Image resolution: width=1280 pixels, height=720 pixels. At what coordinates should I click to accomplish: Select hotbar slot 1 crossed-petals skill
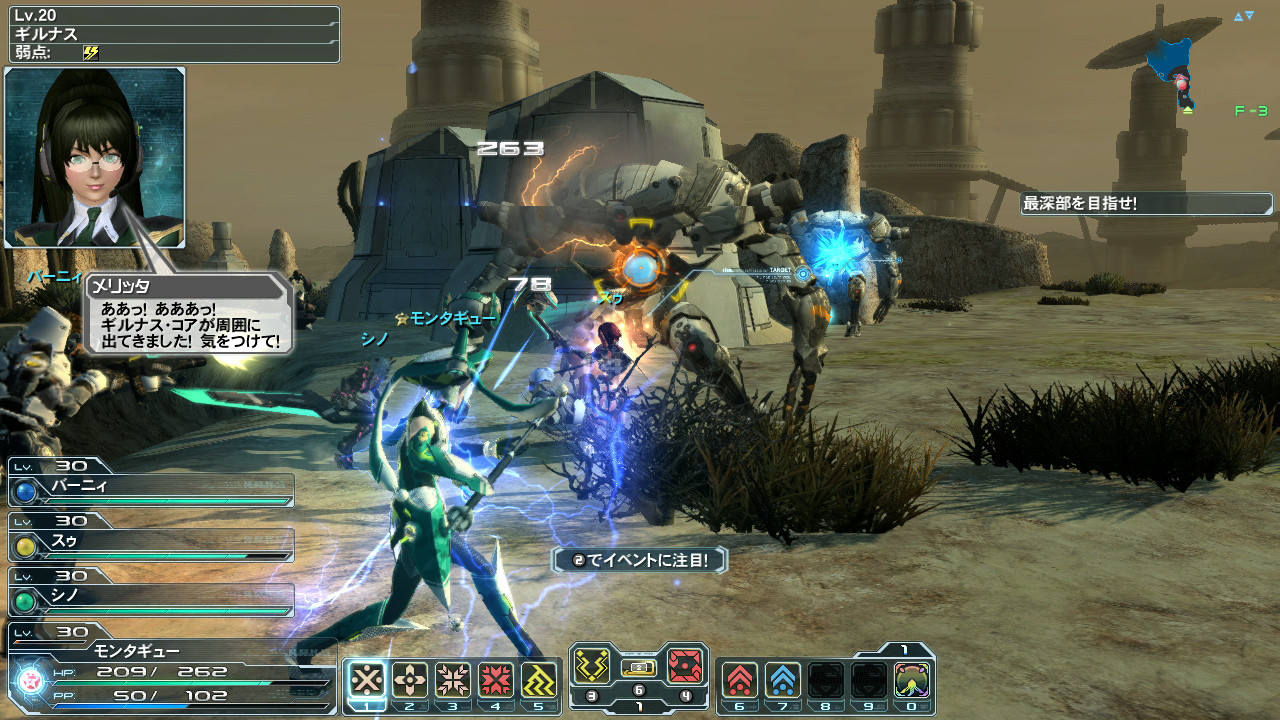(367, 680)
